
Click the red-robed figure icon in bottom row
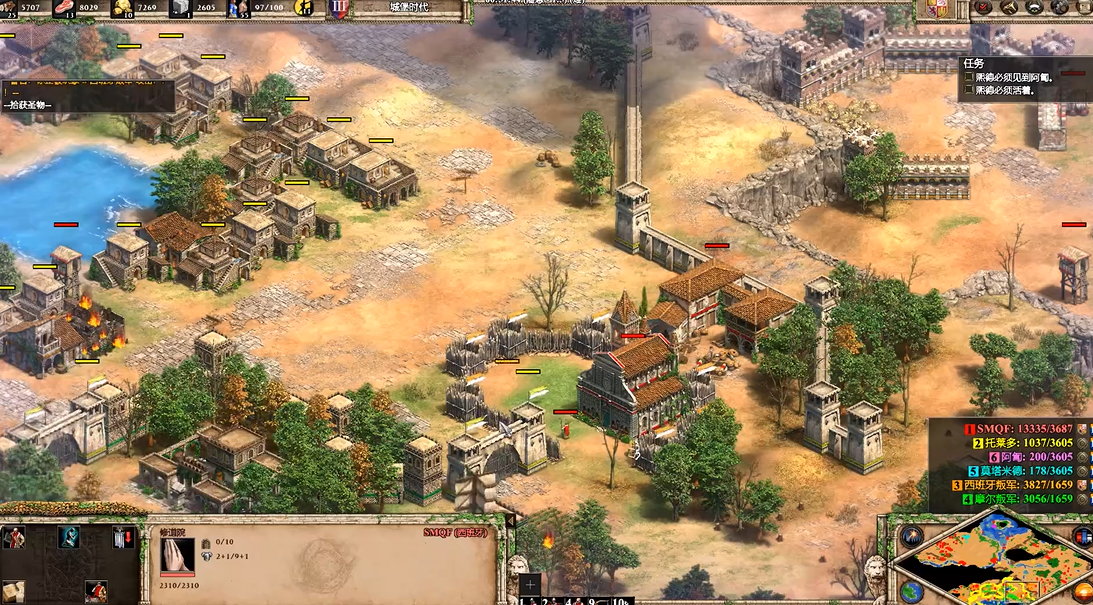[x=96, y=592]
